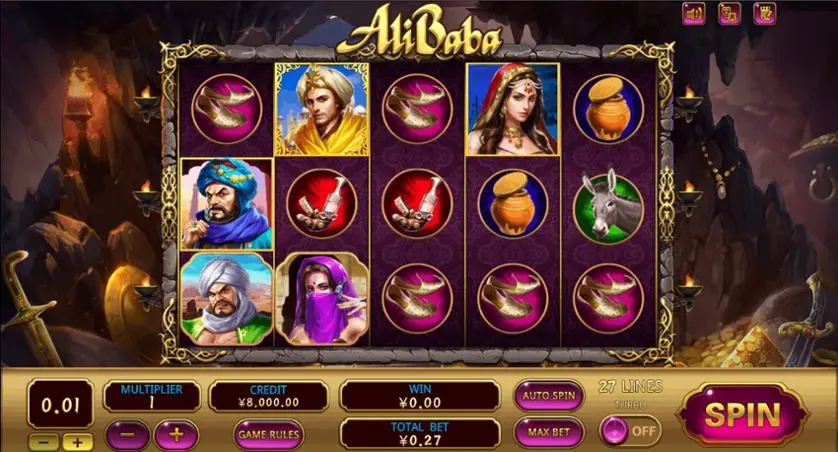Open the language translation icon
Image resolution: width=838 pixels, height=452 pixels.
pos(730,13)
